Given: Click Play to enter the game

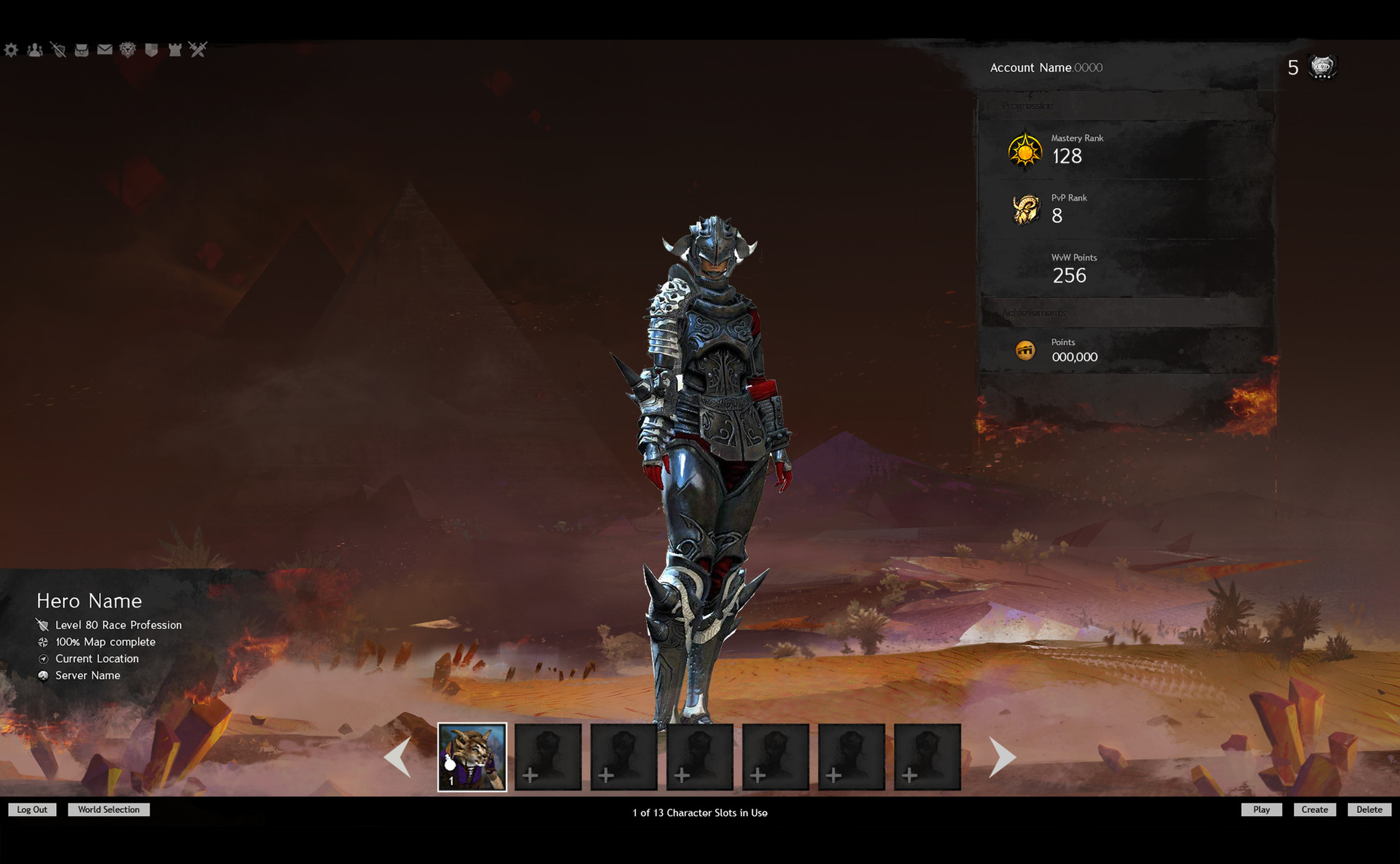Looking at the screenshot, I should (1261, 809).
